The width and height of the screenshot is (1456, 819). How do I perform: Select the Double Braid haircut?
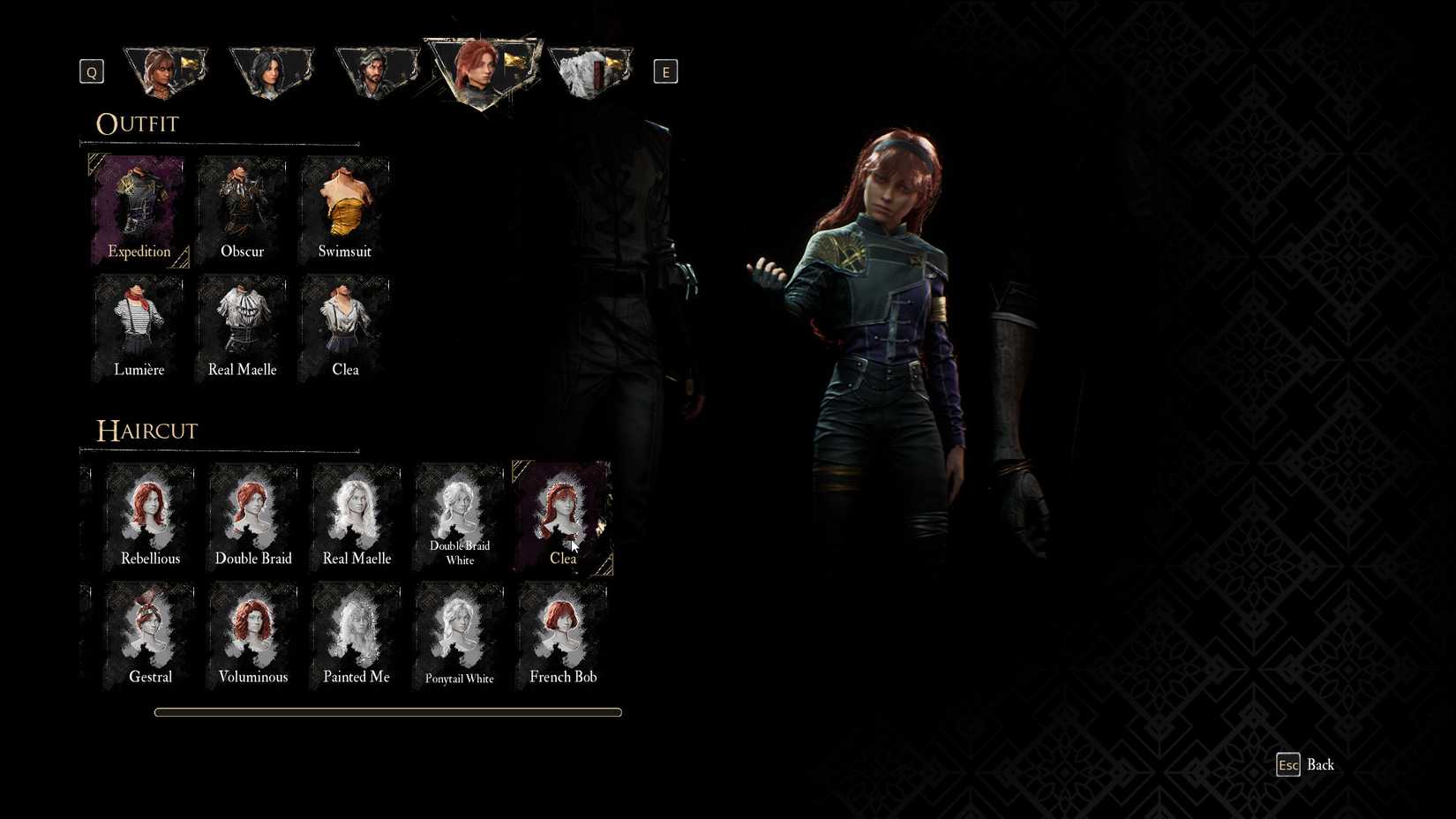[253, 516]
